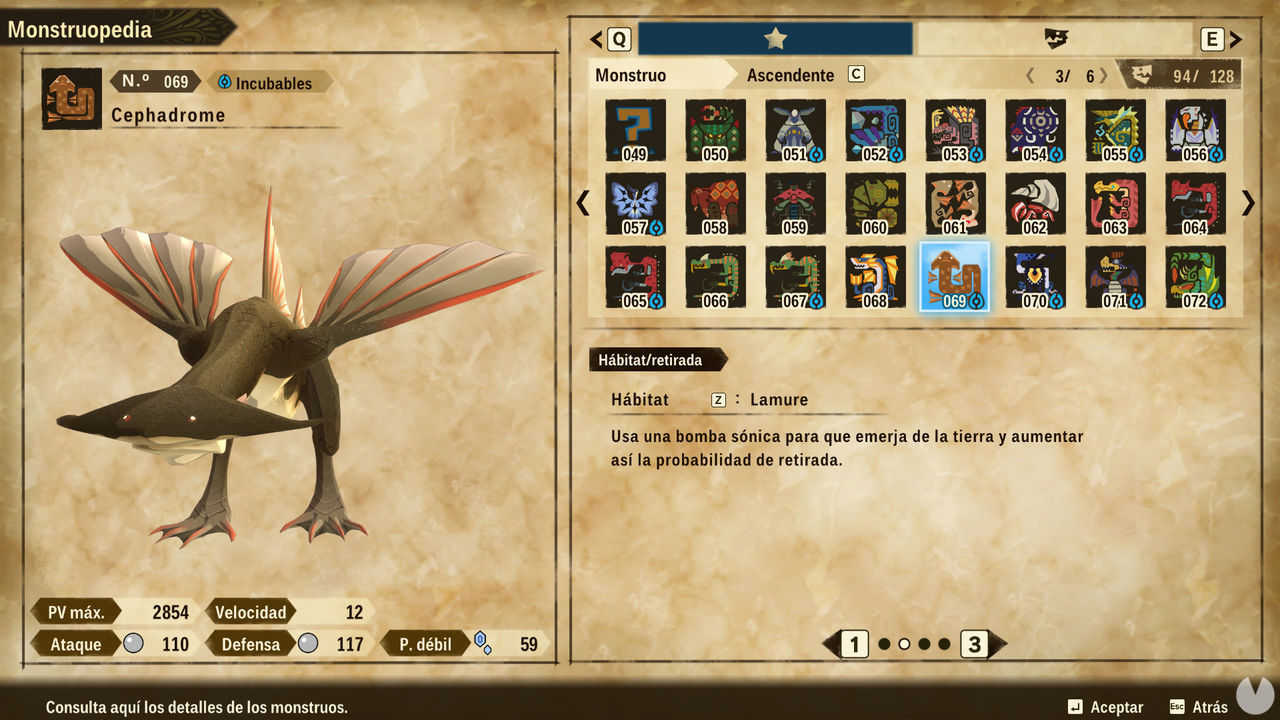
Task: Select the blue monster icon numbered 057
Action: (x=634, y=203)
